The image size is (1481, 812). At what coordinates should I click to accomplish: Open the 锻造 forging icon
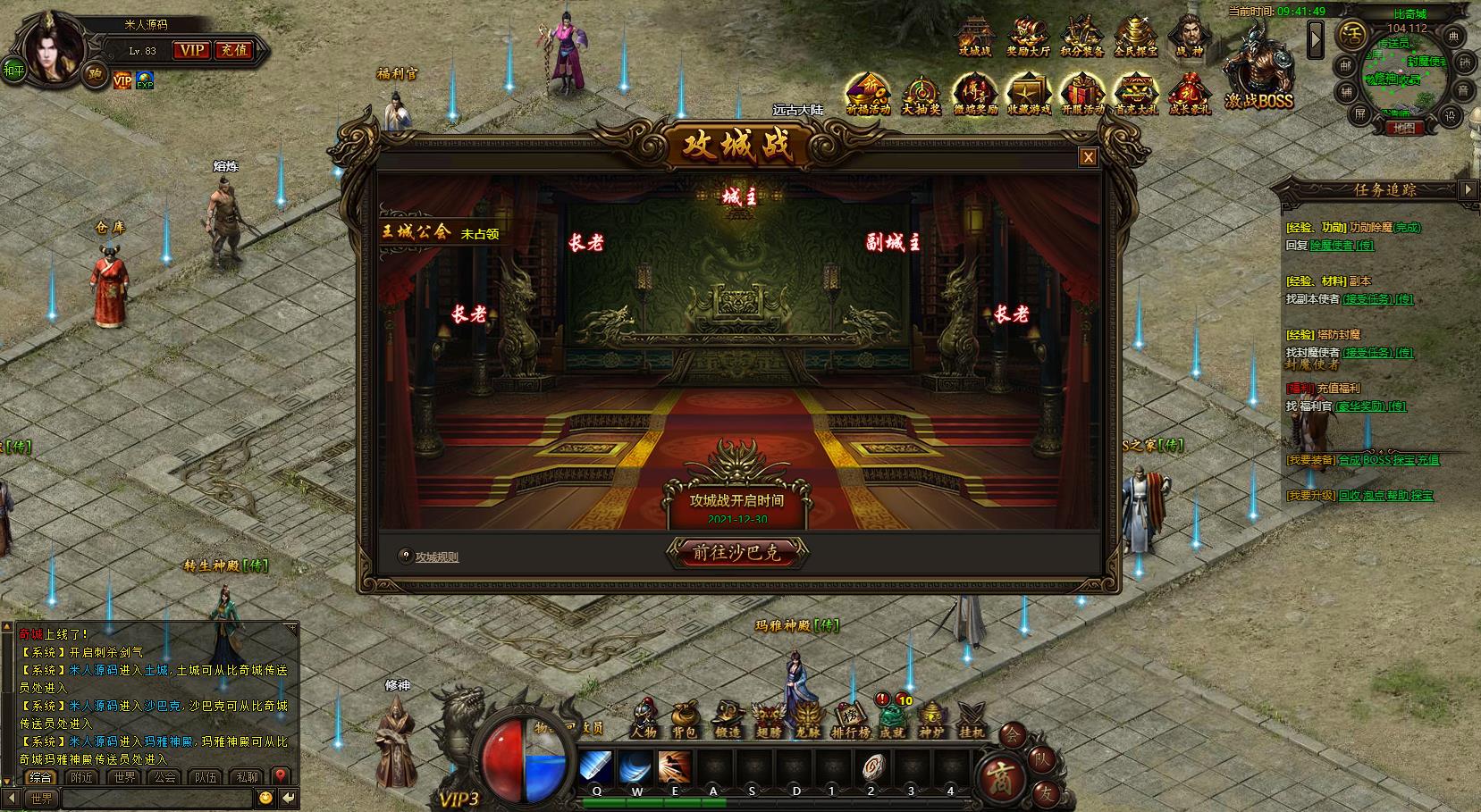click(x=728, y=719)
